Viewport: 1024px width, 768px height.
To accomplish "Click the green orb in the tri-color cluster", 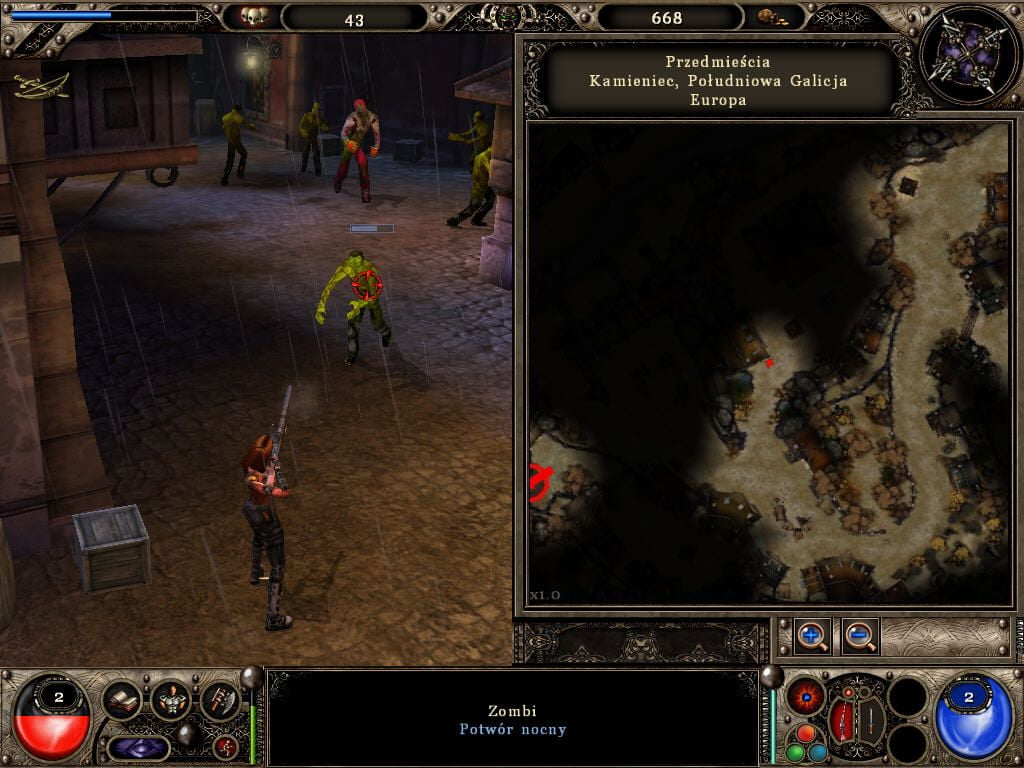I will click(x=795, y=752).
